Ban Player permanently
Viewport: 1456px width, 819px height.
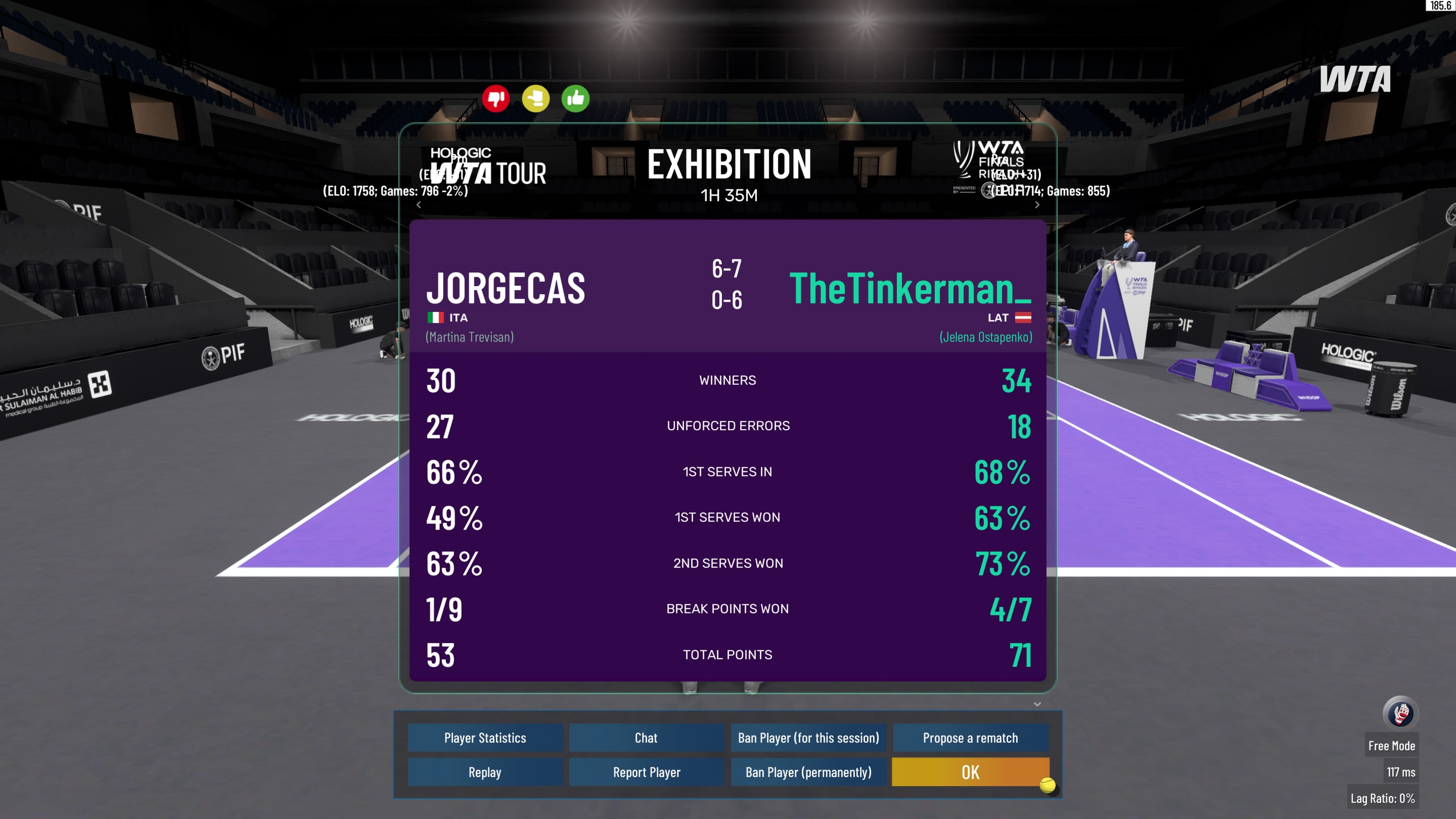pos(808,772)
